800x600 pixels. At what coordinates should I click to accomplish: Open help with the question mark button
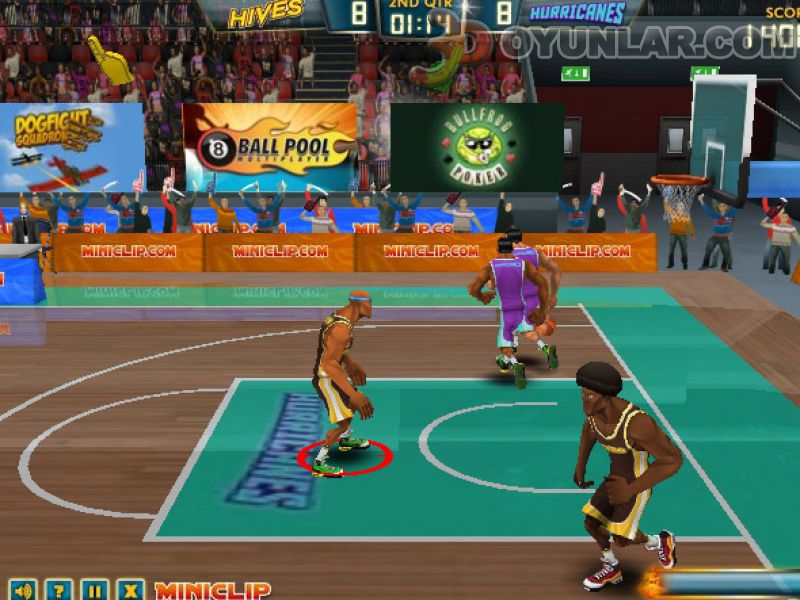59,590
